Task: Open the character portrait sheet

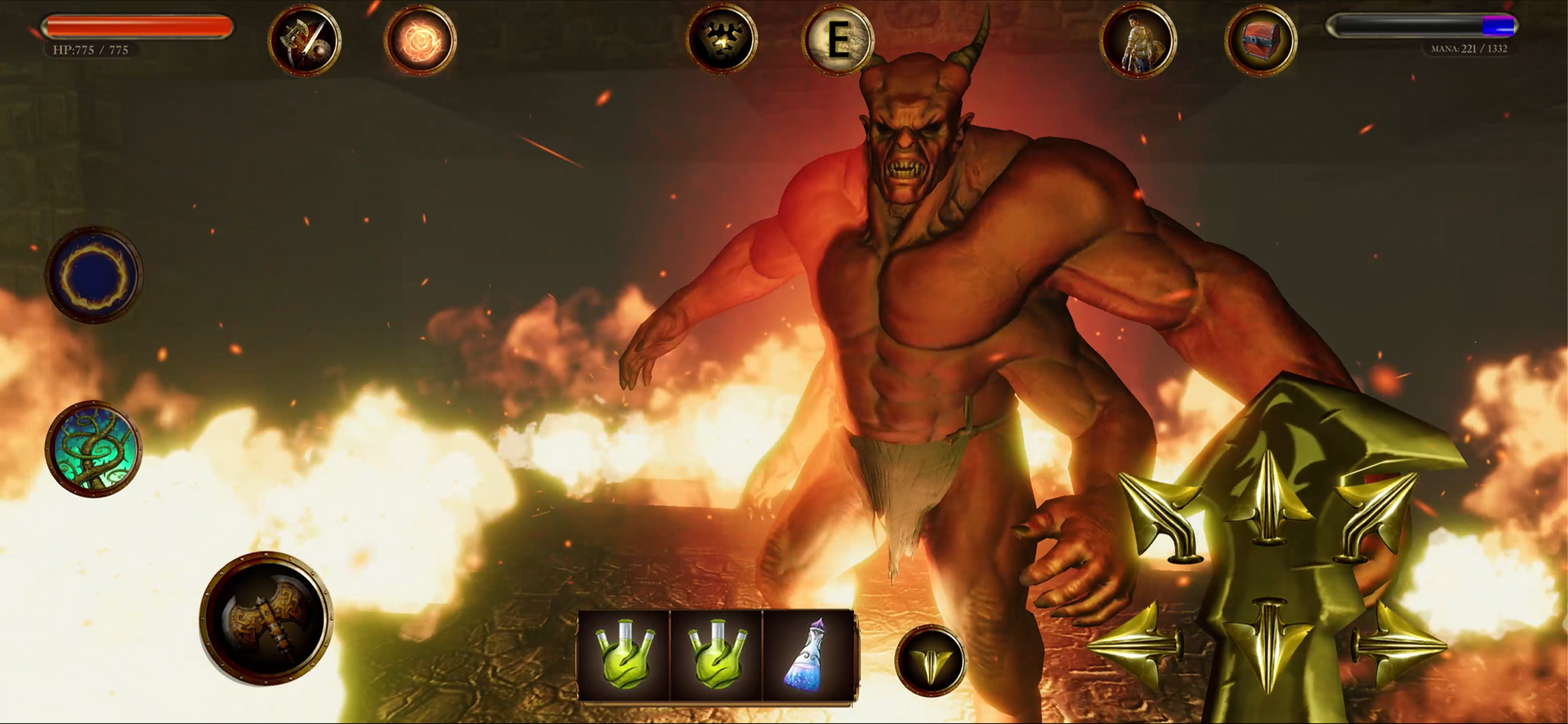Action: (1137, 41)
